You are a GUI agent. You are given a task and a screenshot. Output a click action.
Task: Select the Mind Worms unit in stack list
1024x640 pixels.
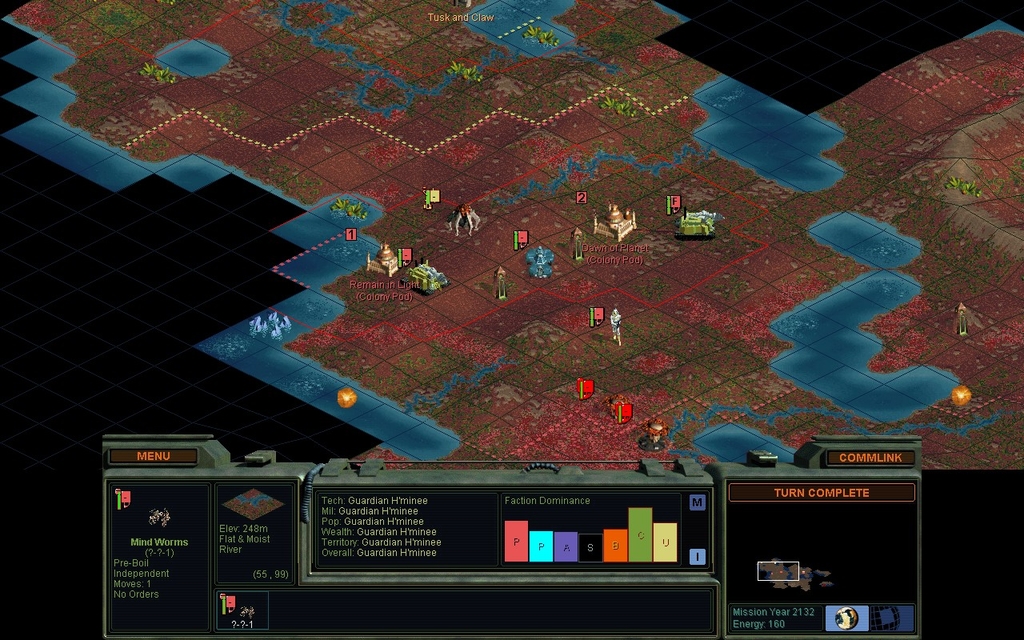click(x=242, y=610)
